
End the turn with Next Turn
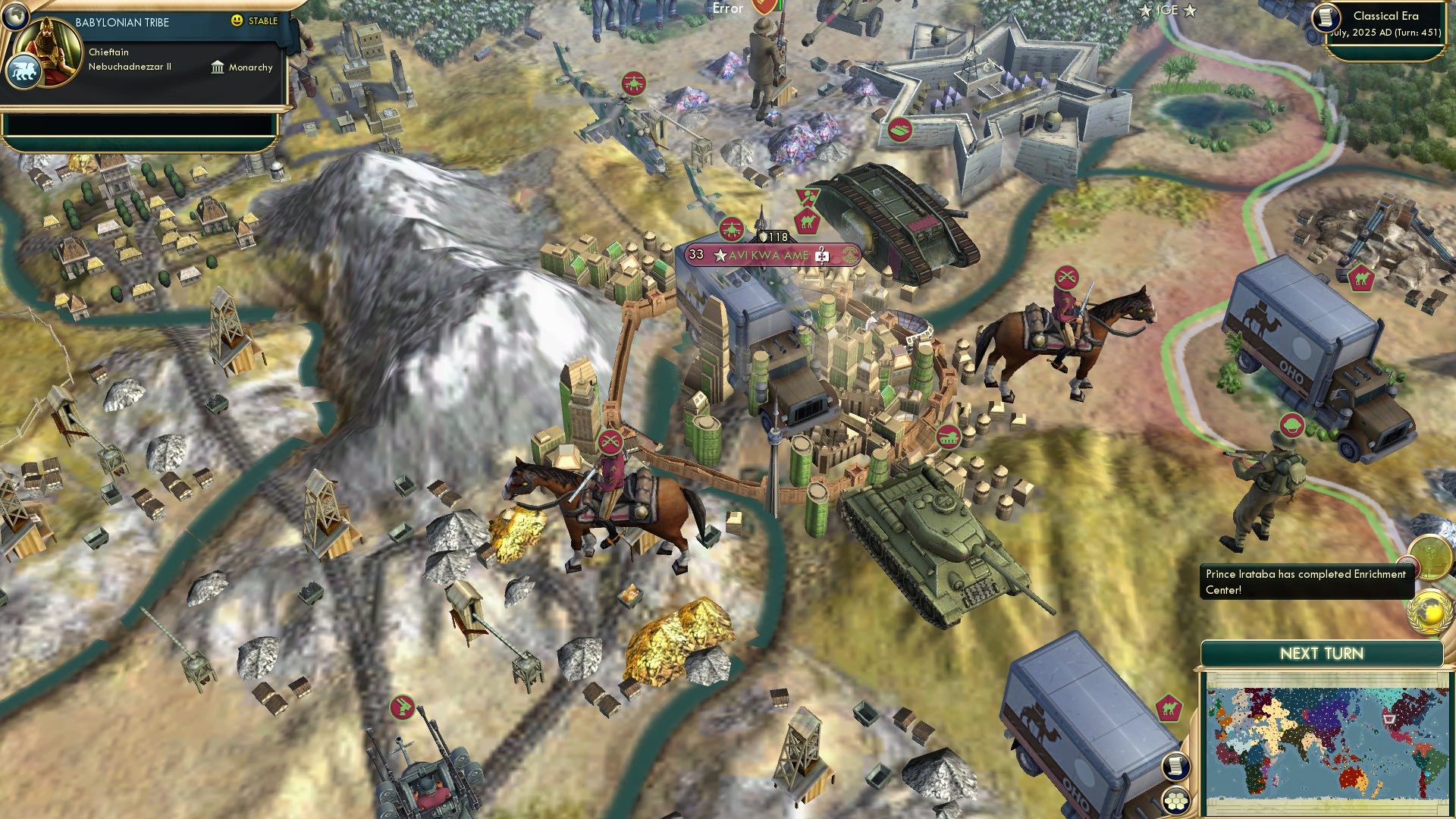pos(1321,654)
